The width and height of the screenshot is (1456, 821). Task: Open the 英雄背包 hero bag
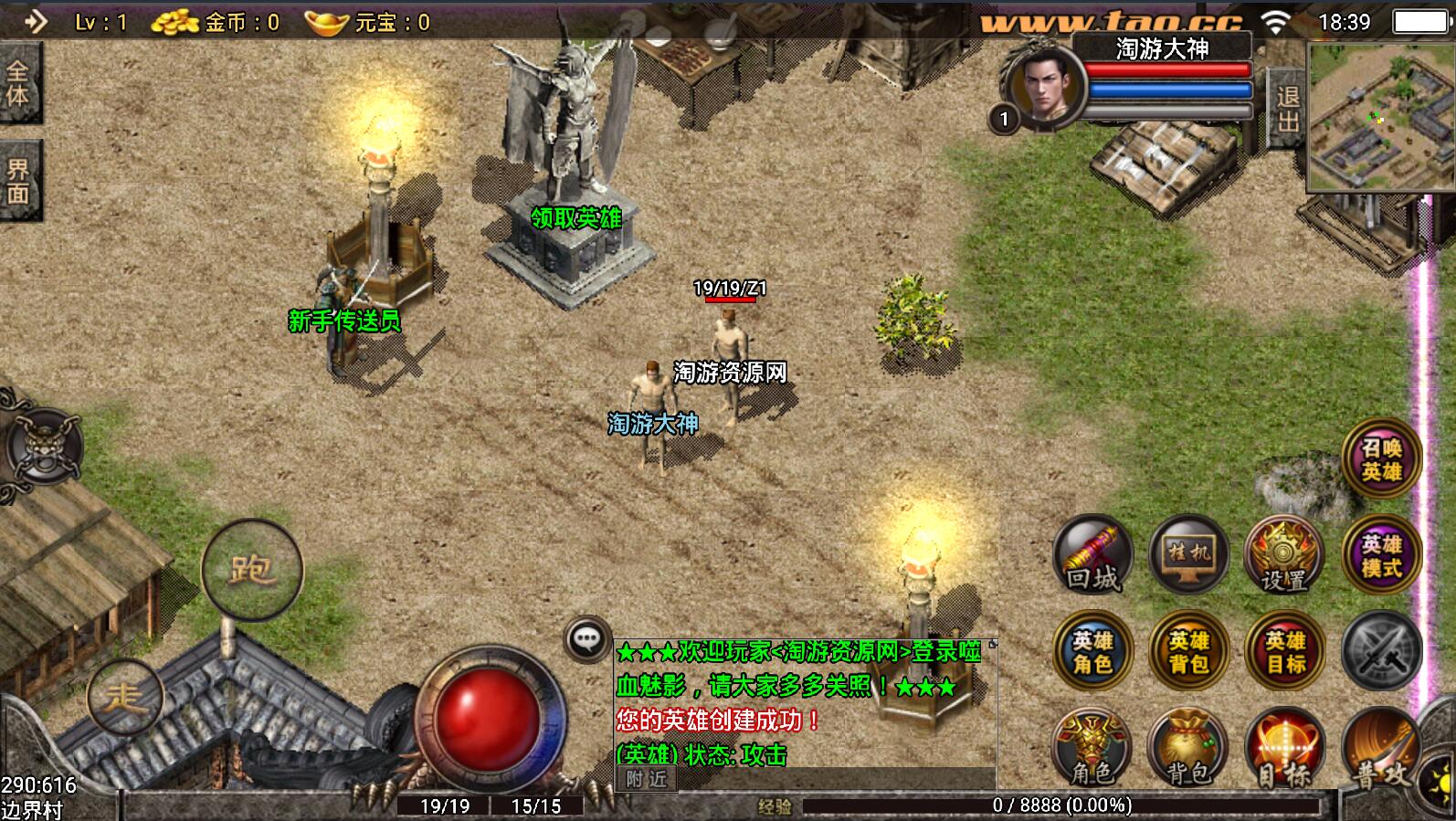[1188, 652]
